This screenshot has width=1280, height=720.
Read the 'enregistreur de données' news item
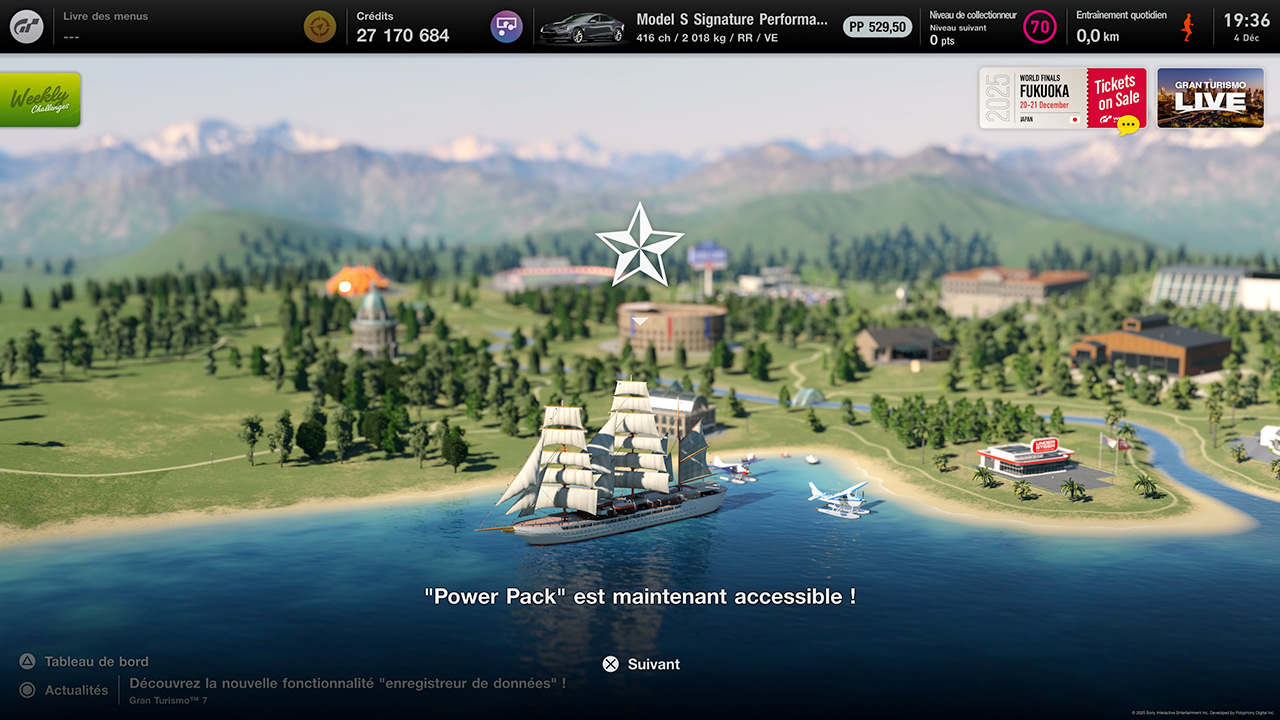pyautogui.click(x=347, y=684)
